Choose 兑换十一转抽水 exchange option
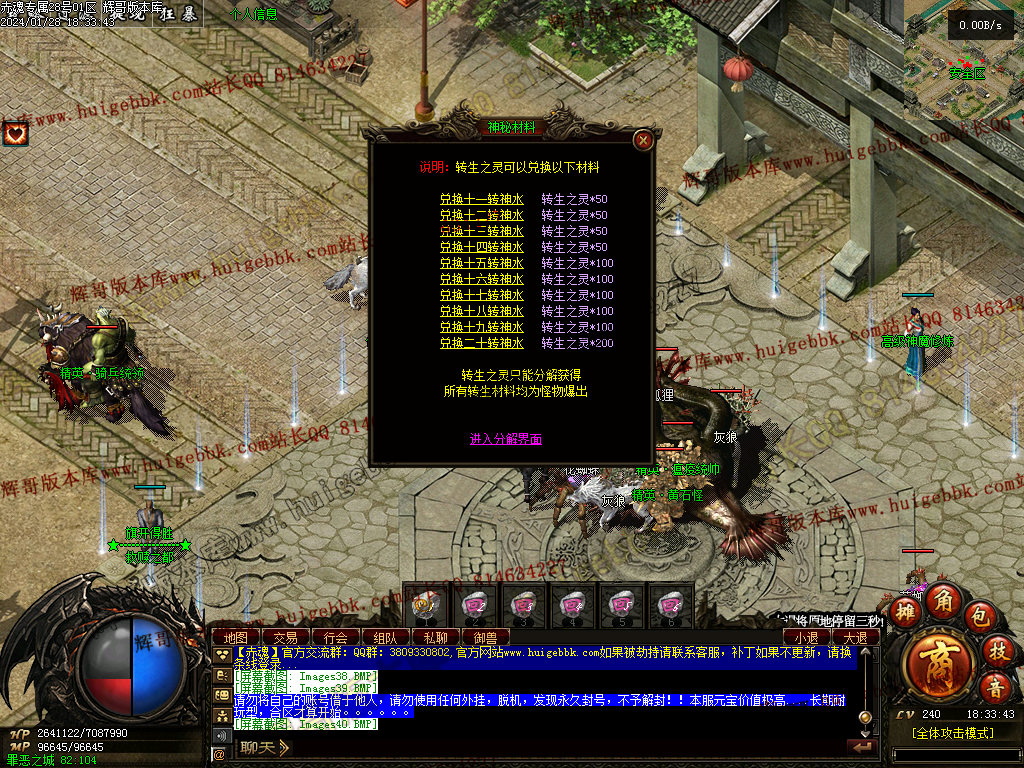 point(481,199)
